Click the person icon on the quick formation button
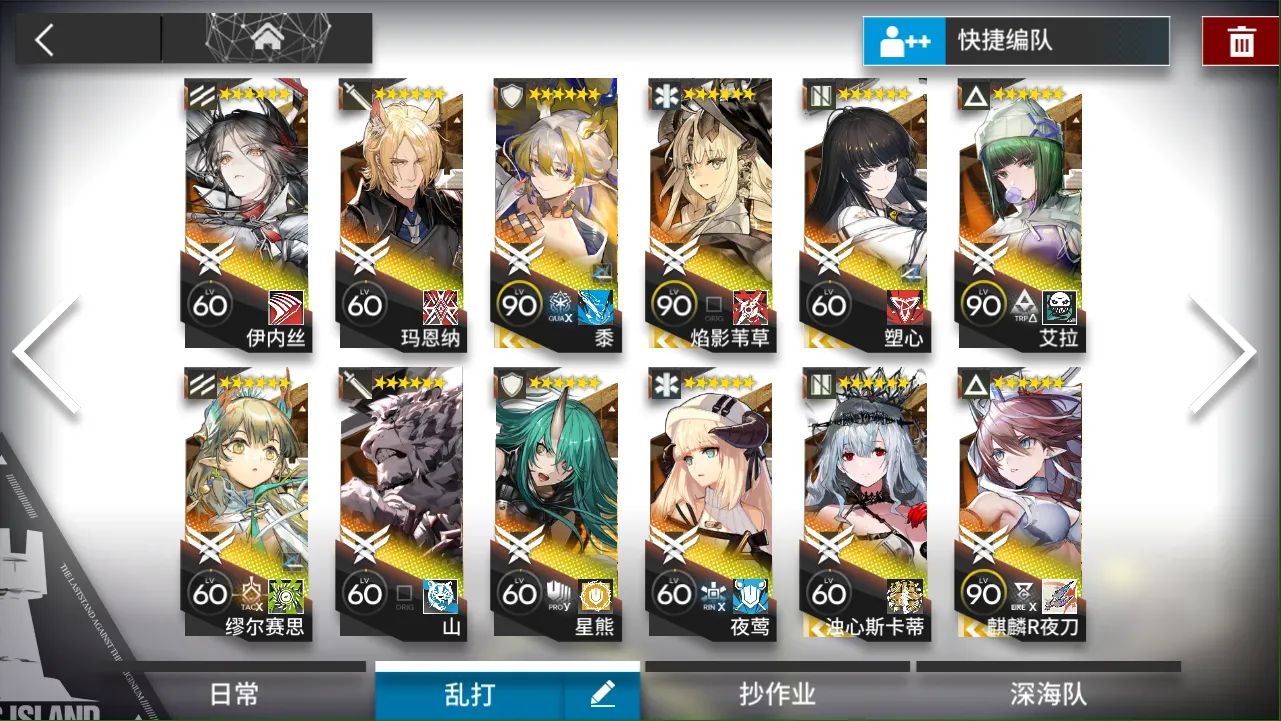The image size is (1281, 721). [x=892, y=41]
